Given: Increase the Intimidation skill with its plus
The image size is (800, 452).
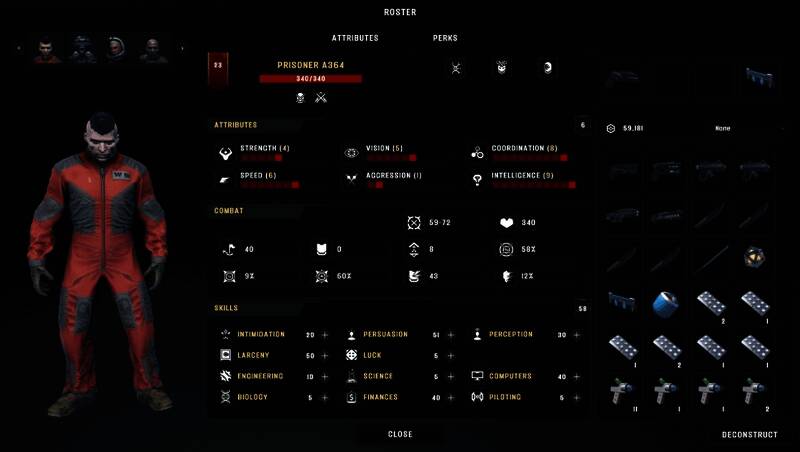Looking at the screenshot, I should click(325, 334).
